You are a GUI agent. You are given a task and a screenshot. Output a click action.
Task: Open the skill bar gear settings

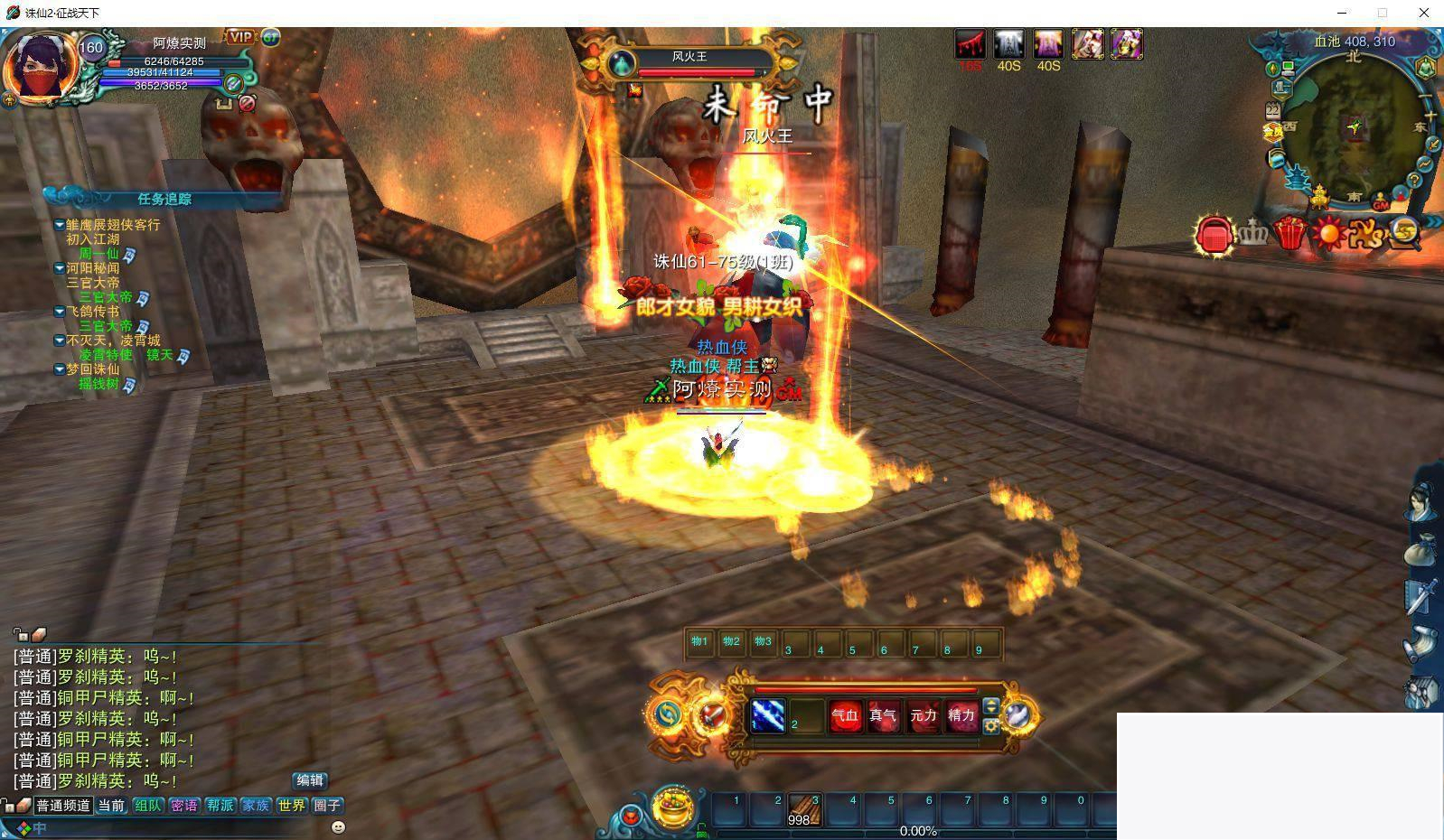point(991,726)
